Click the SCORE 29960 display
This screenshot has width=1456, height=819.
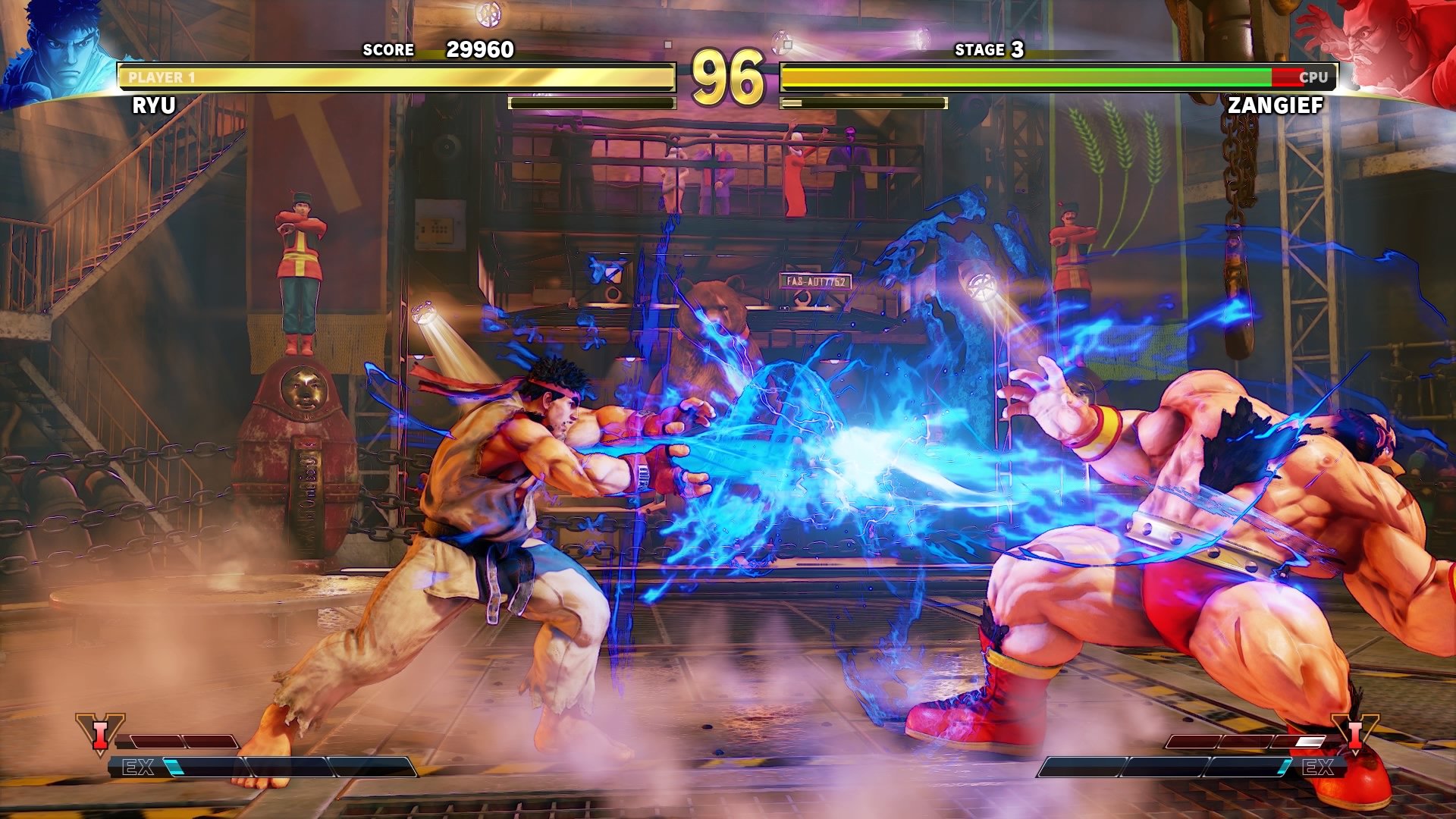click(438, 51)
